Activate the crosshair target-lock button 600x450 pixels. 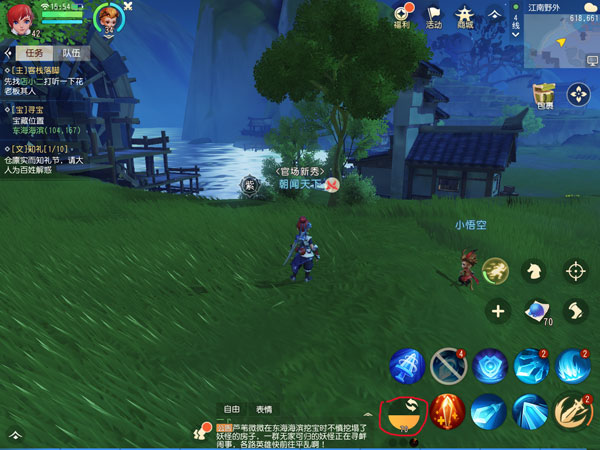[575, 269]
